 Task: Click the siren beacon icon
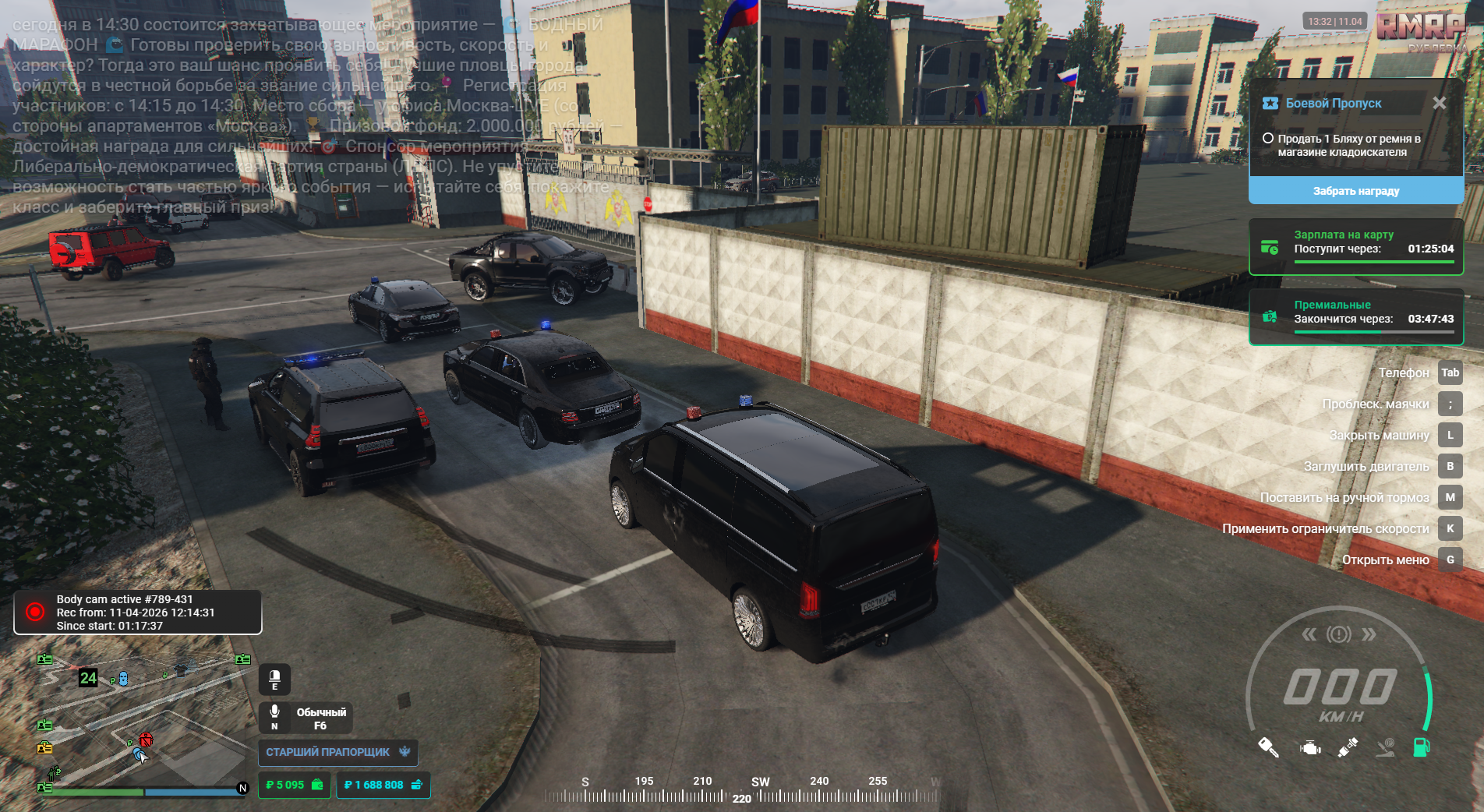pyautogui.click(x=274, y=679)
